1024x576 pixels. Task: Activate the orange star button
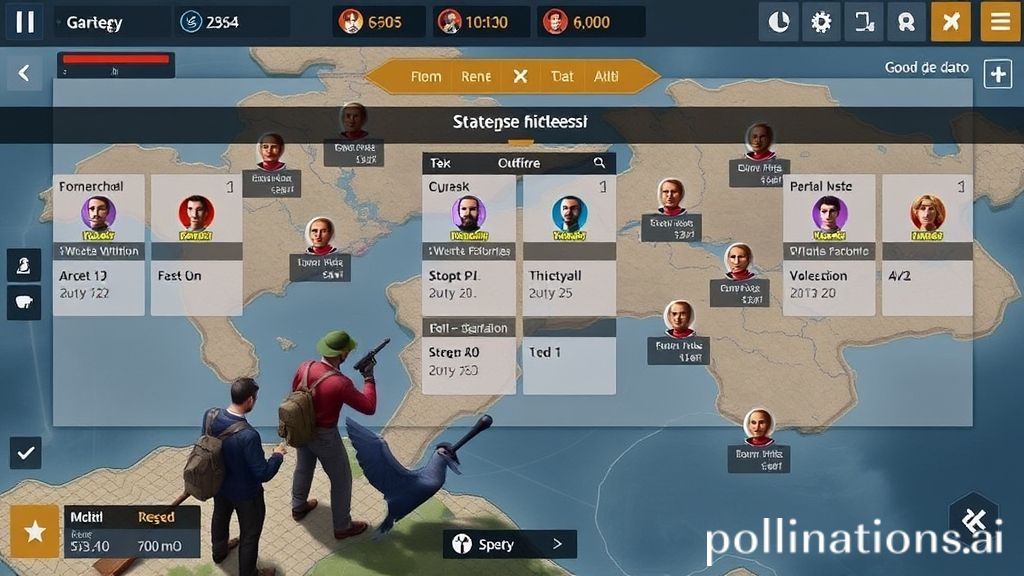[x=35, y=531]
